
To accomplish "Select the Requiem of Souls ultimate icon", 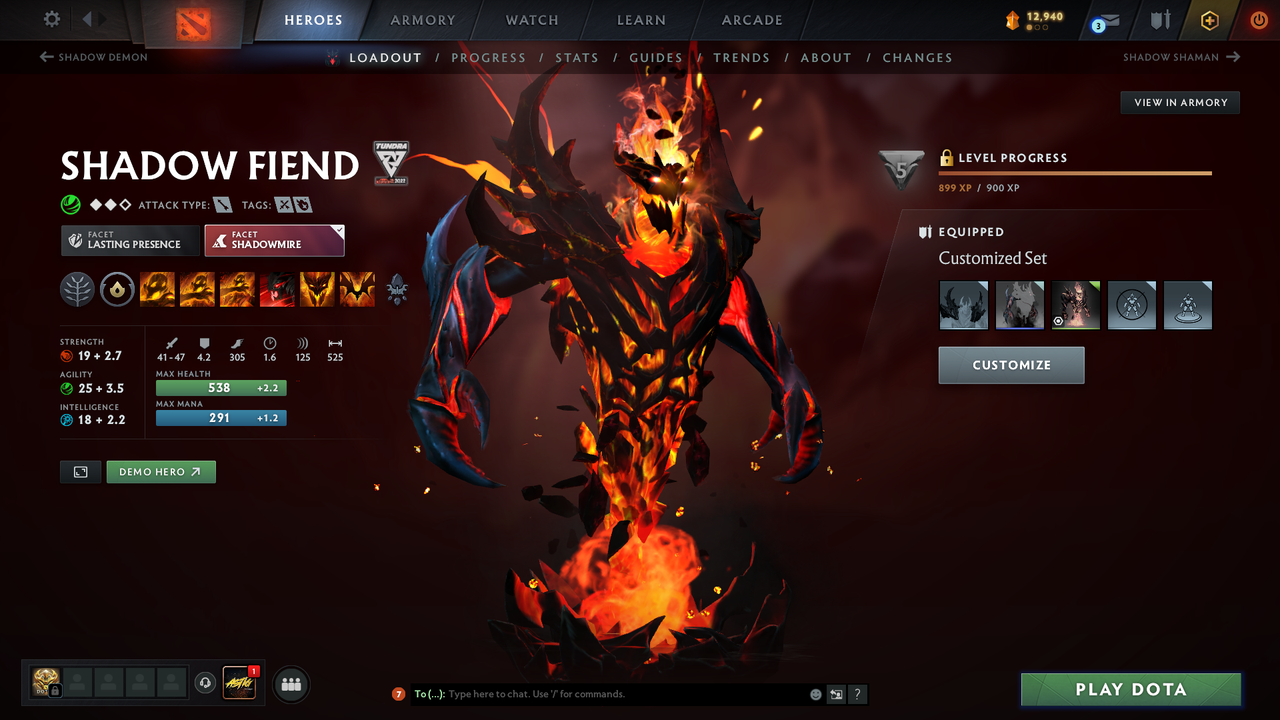I will click(x=357, y=289).
